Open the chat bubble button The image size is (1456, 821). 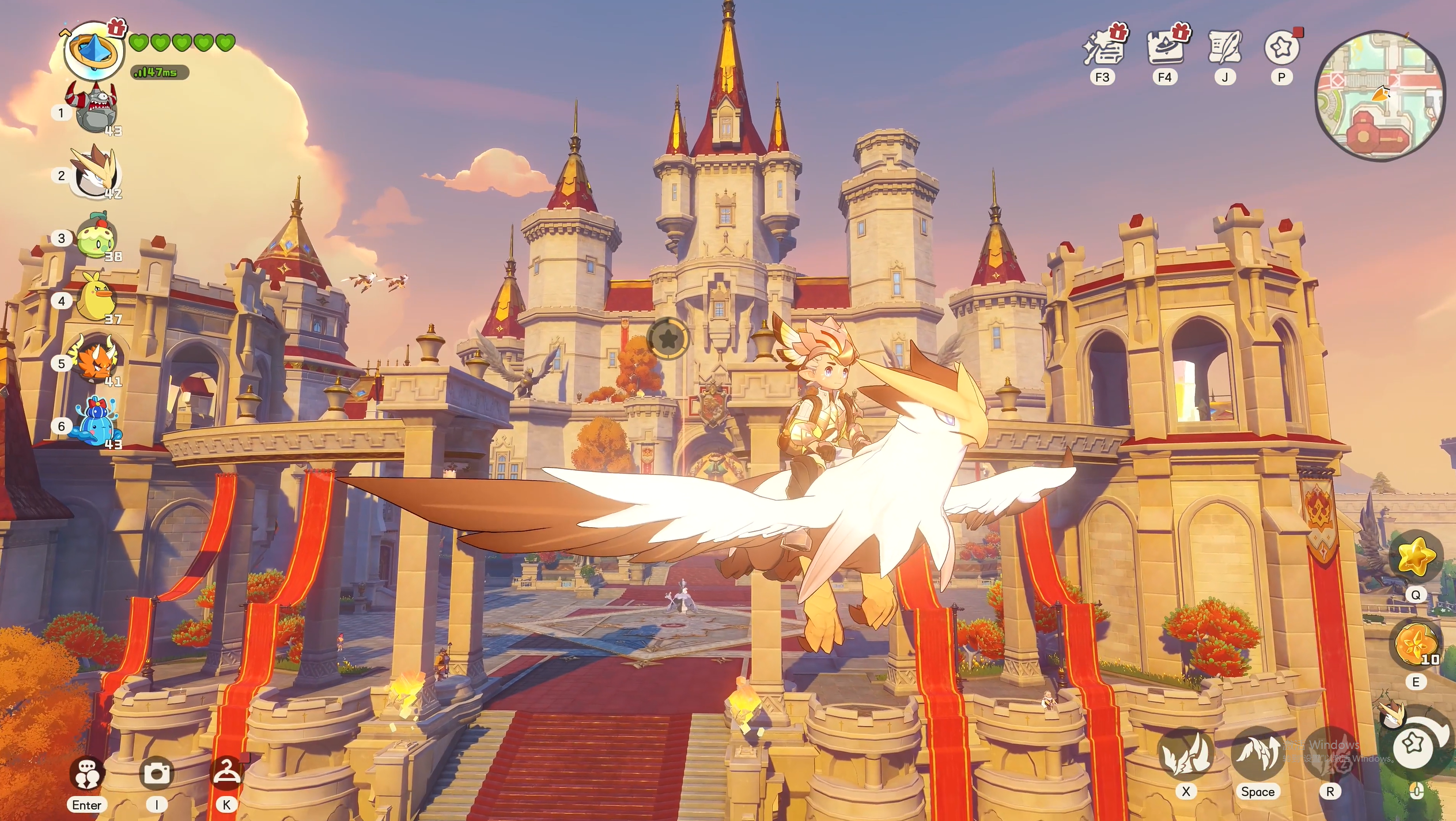[x=87, y=773]
